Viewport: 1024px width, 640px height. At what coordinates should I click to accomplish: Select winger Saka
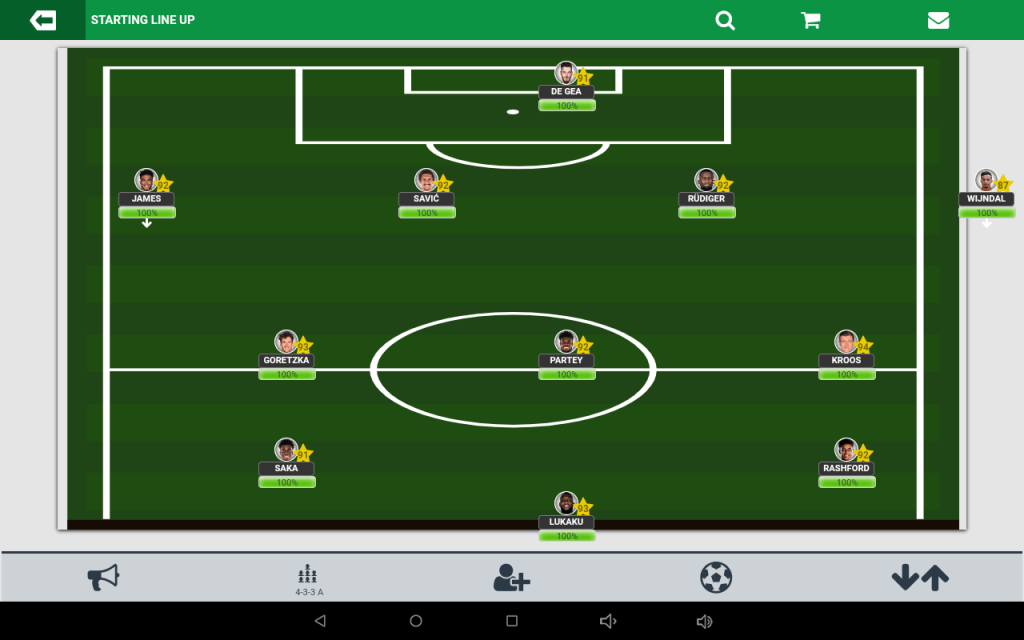[287, 463]
